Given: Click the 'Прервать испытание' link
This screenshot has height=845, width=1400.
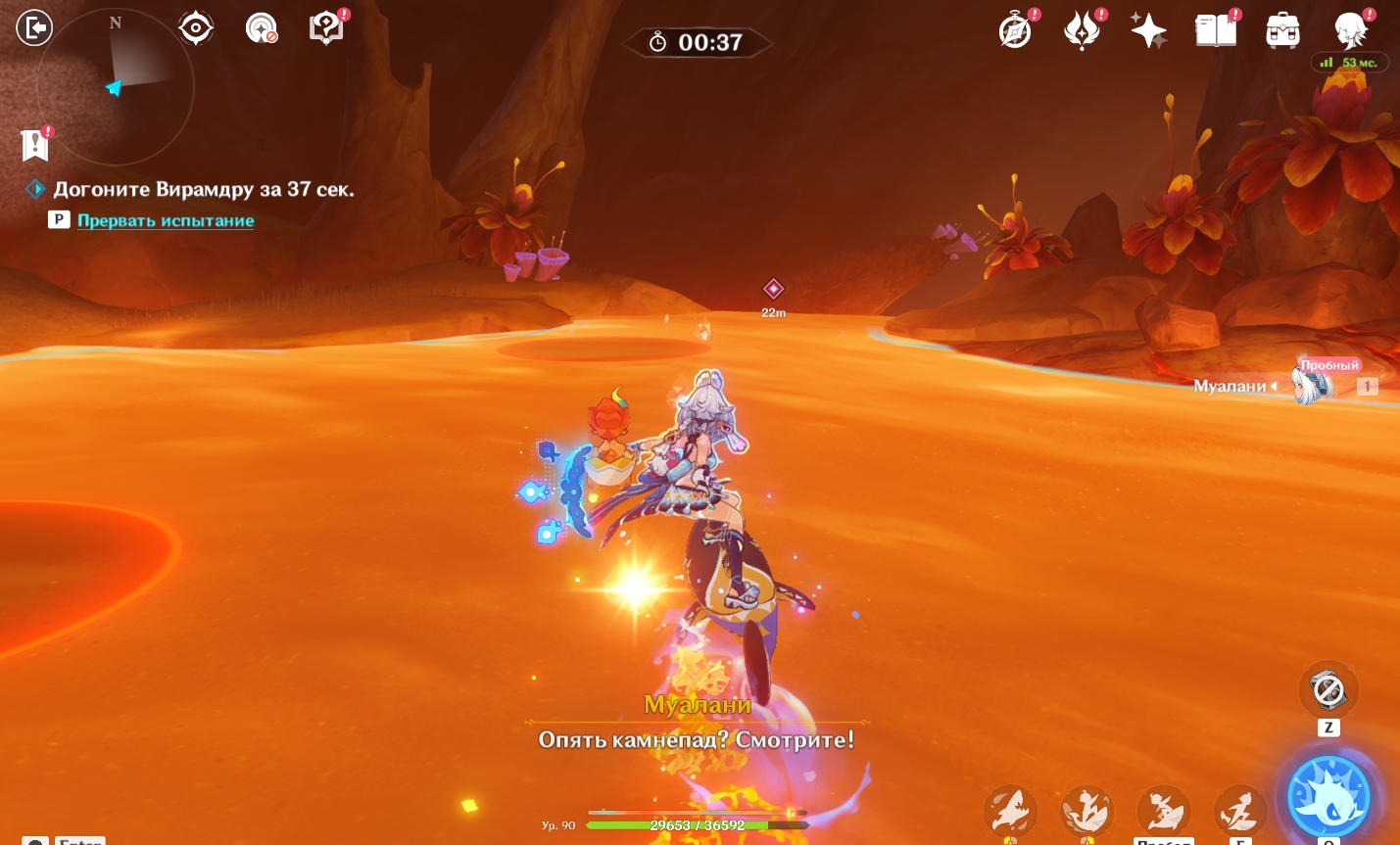Looking at the screenshot, I should click(x=166, y=220).
